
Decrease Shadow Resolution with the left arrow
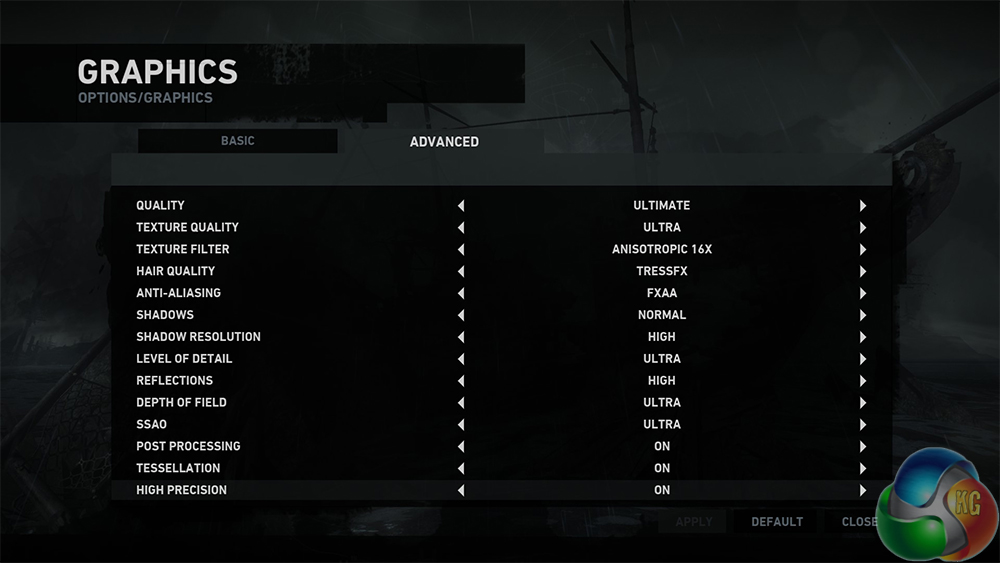pyautogui.click(x=461, y=338)
